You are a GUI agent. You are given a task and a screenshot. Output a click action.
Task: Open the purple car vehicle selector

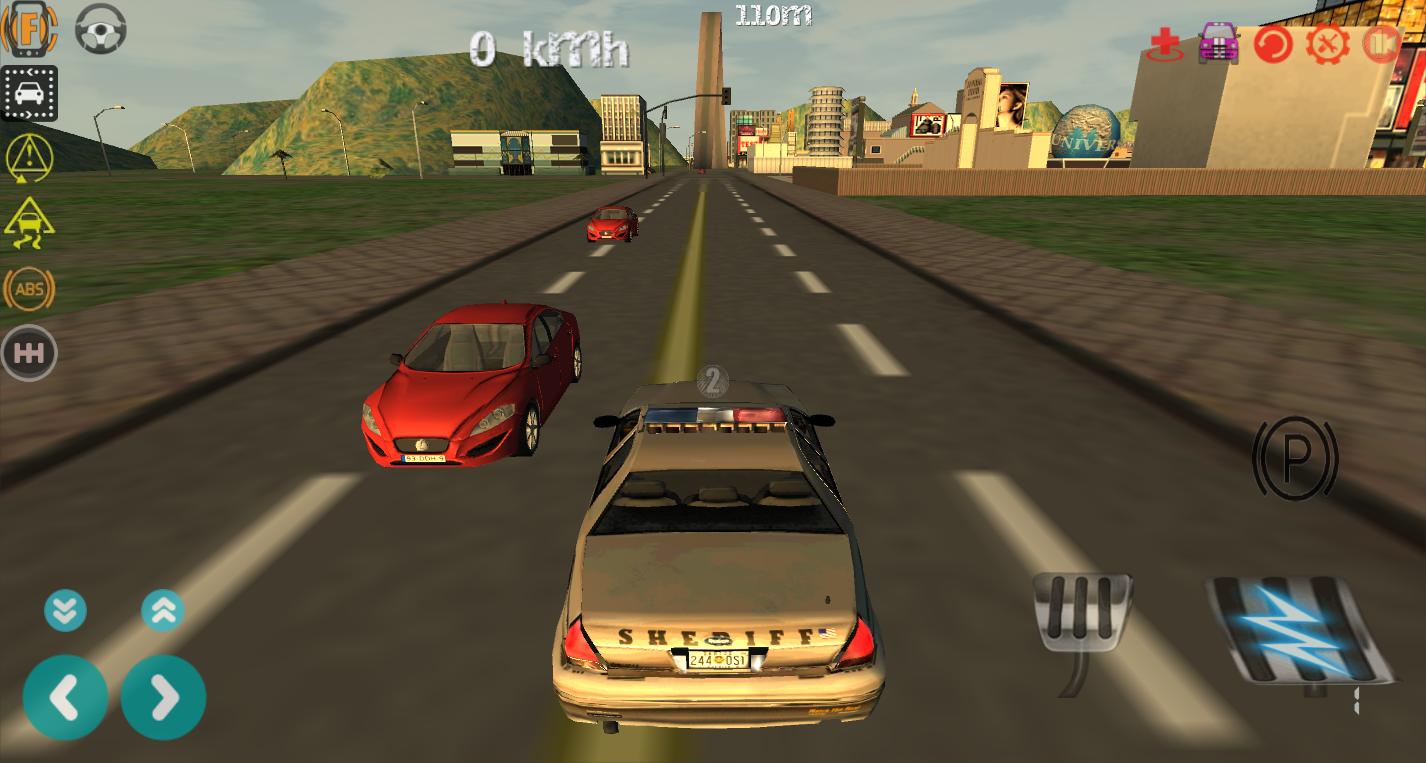click(x=1218, y=44)
